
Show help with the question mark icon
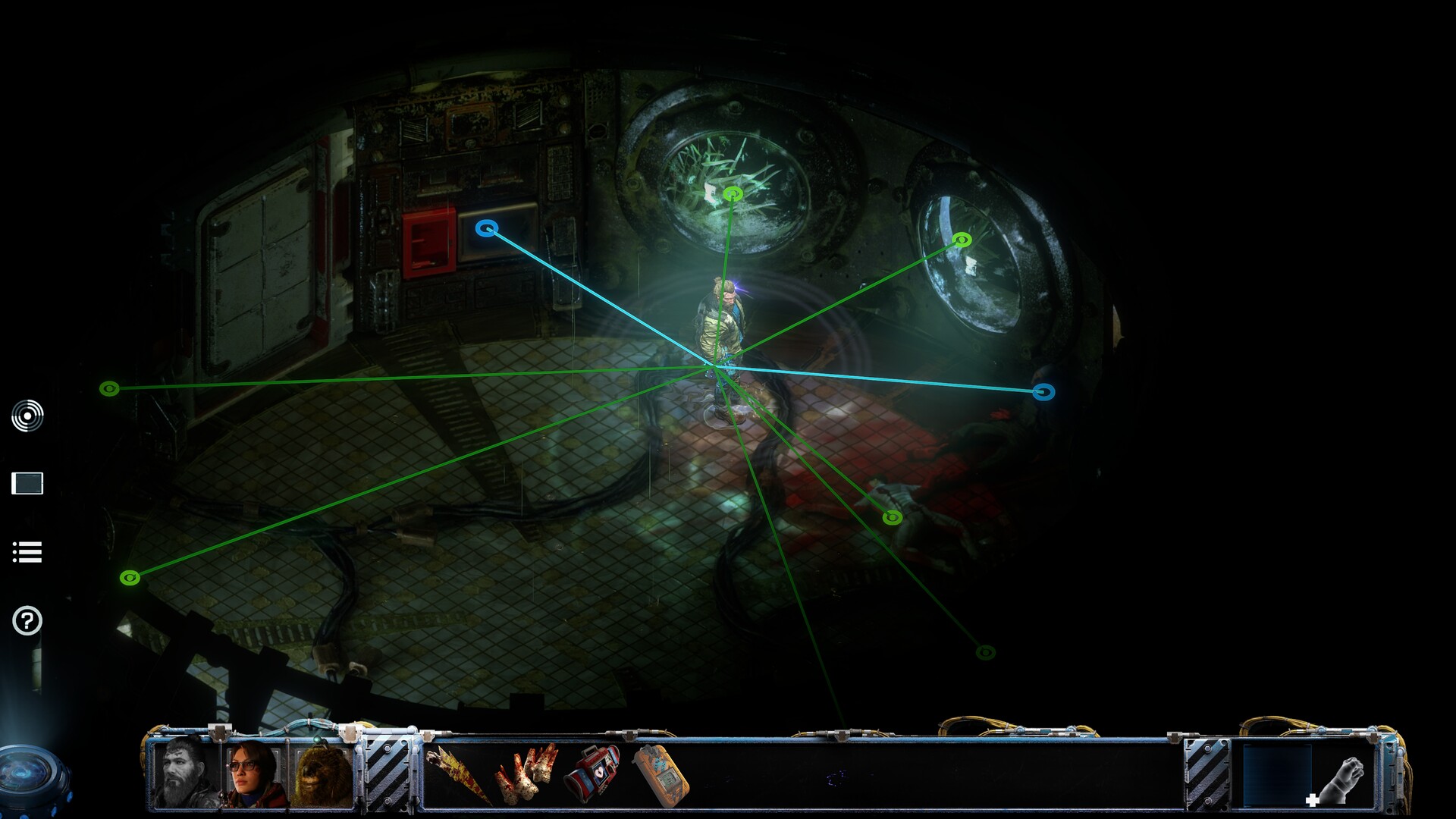coord(27,620)
